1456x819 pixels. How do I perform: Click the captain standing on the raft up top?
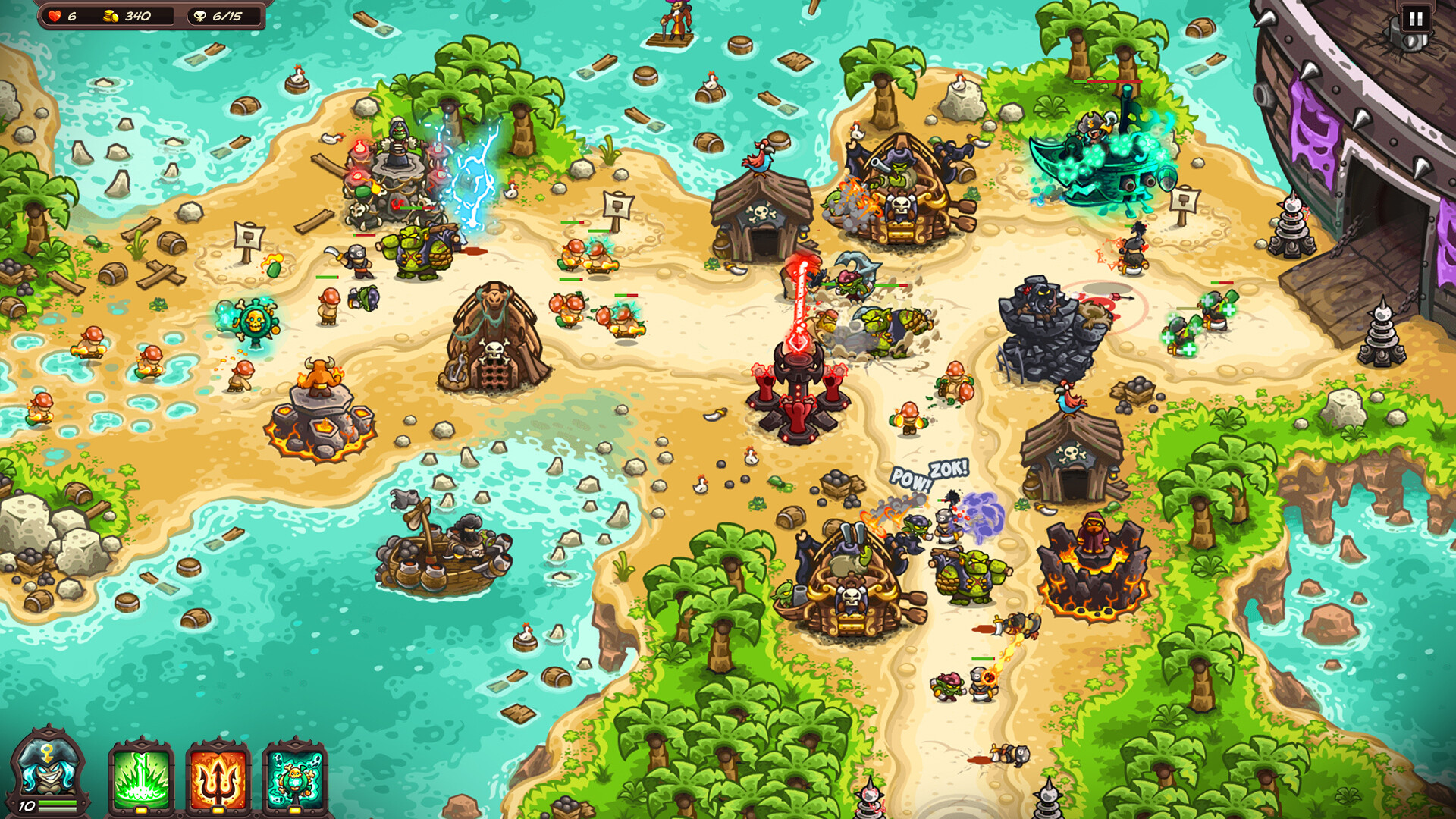[x=677, y=19]
